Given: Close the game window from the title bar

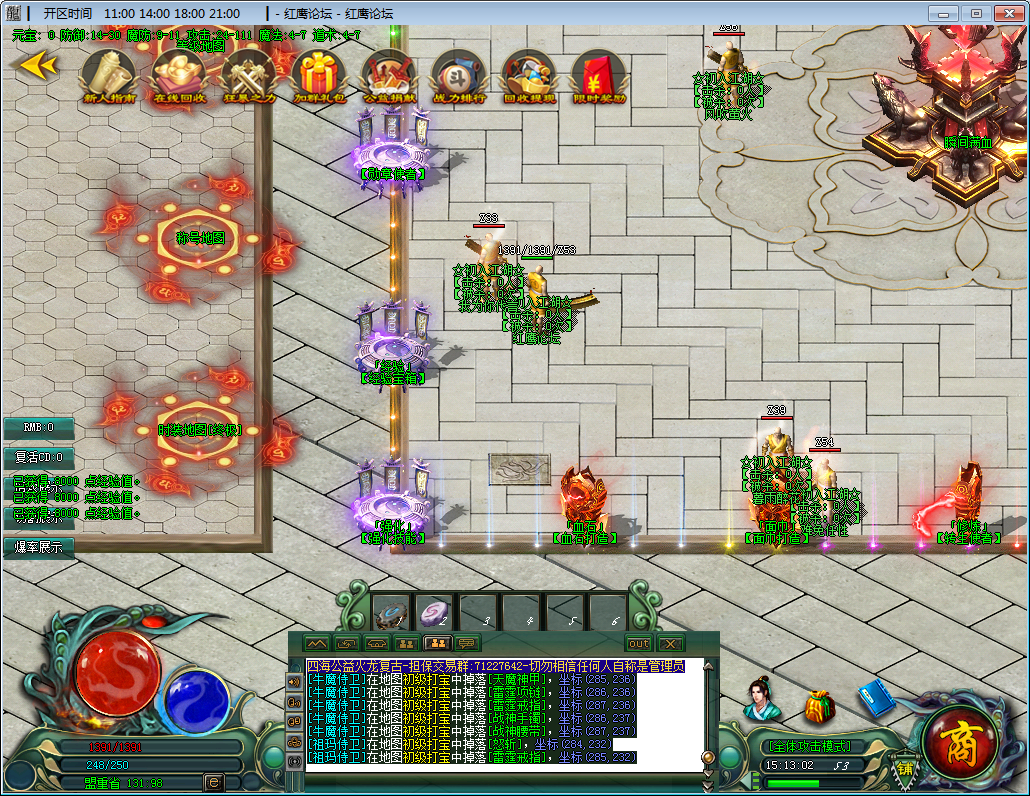Looking at the screenshot, I should [1004, 13].
